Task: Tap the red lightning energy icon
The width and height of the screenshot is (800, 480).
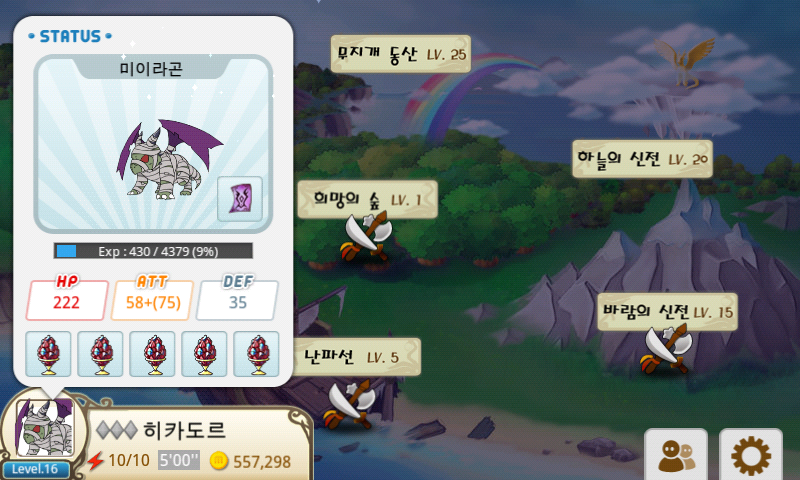Action: click(96, 461)
